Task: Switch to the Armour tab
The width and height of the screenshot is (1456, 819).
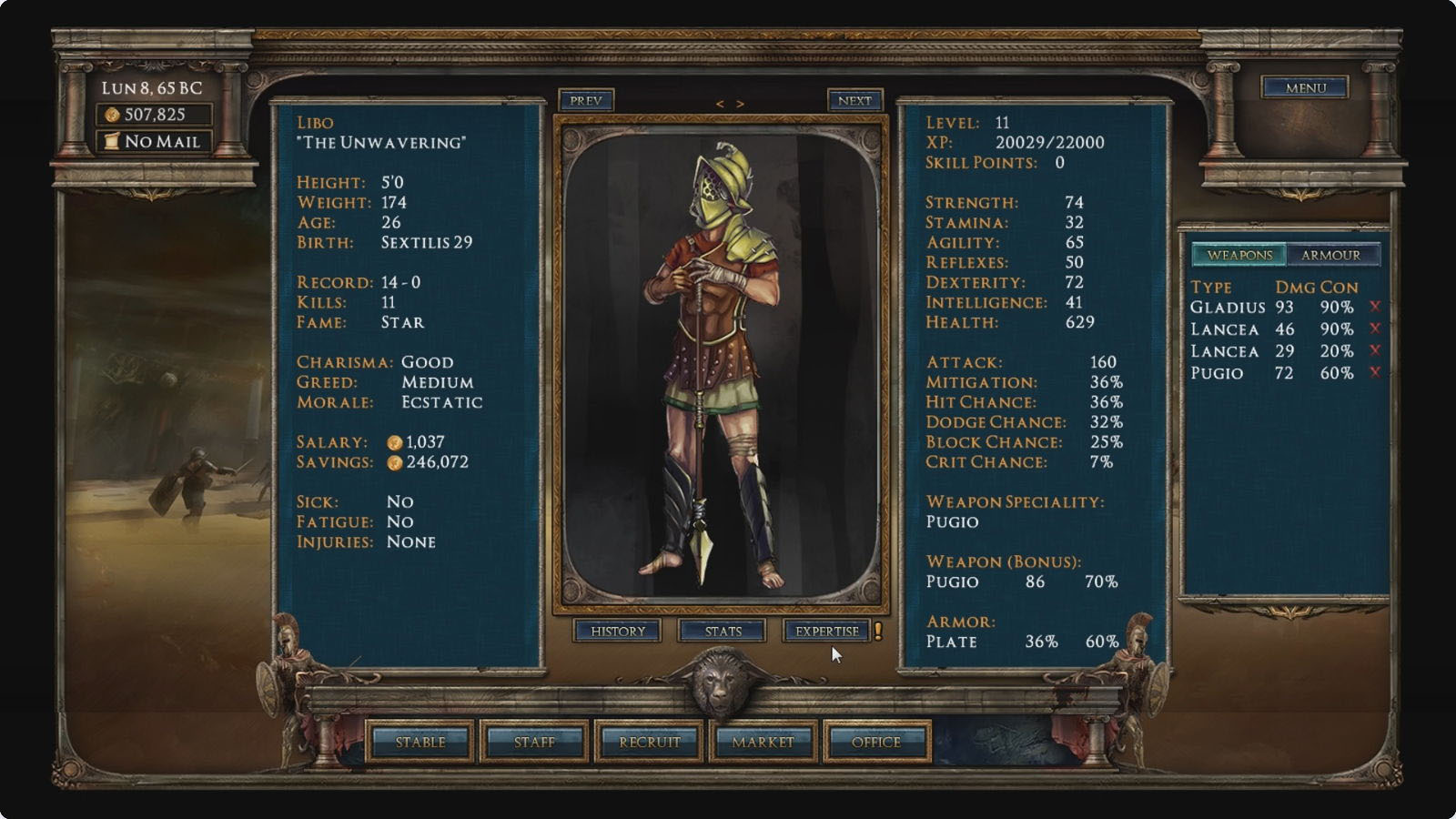Action: (x=1330, y=255)
